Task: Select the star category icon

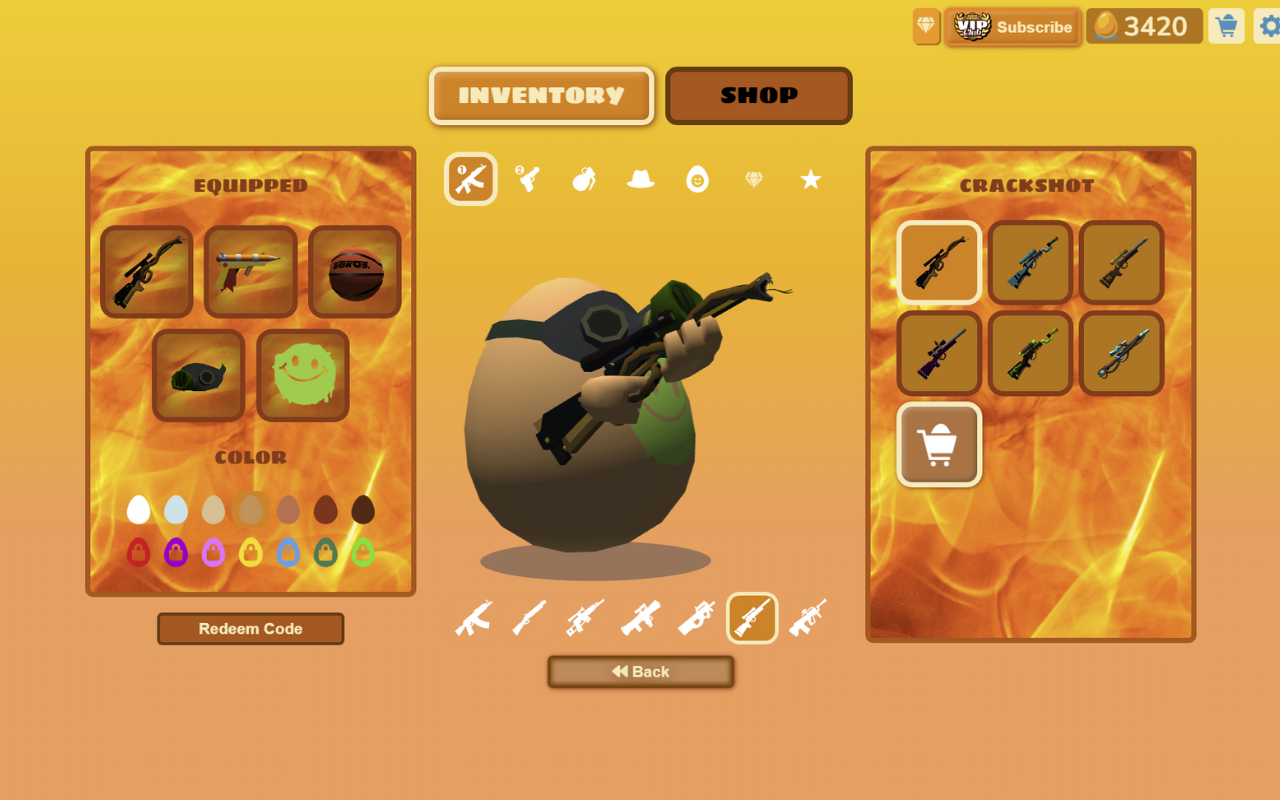Action: point(810,179)
